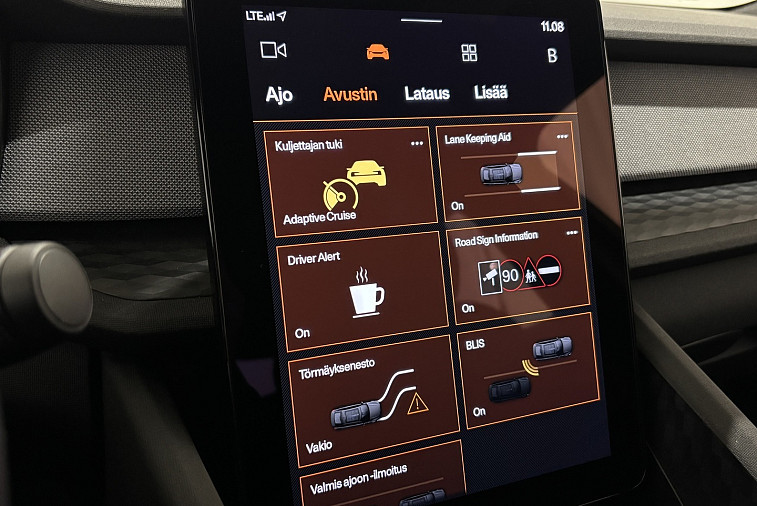Screen dimensions: 757x506
Task: Switch to the Lataus tab
Action: (x=427, y=93)
